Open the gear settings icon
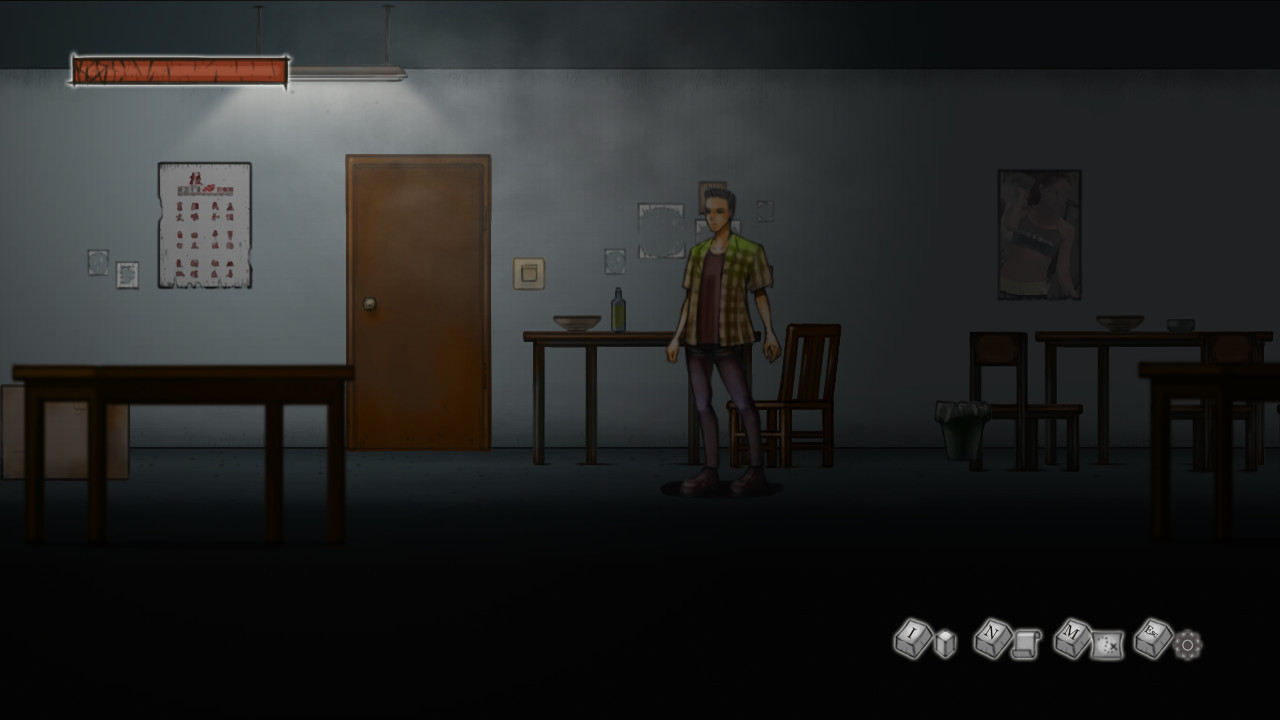 (1187, 645)
